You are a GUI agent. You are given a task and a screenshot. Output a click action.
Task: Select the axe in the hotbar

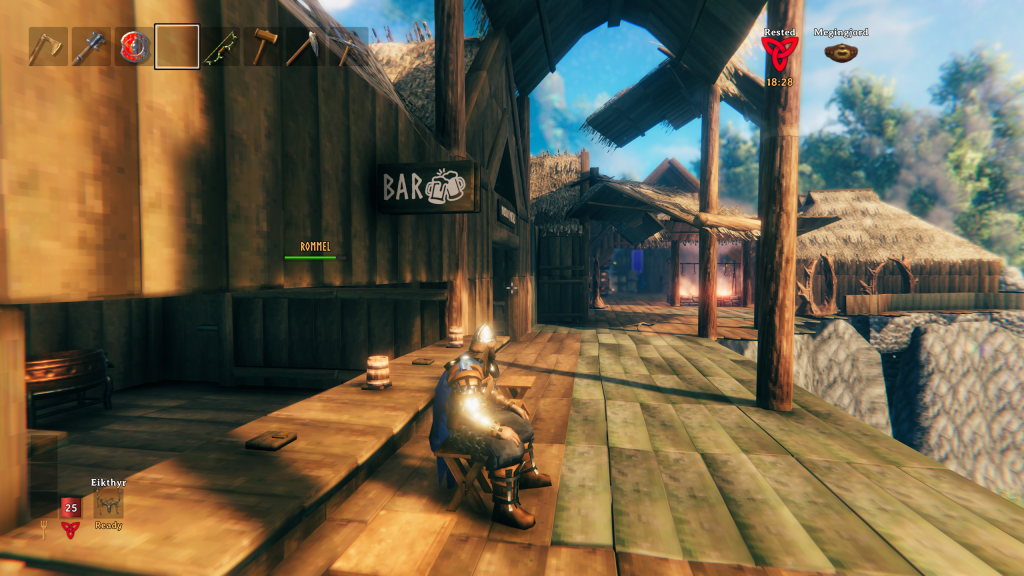coord(46,47)
